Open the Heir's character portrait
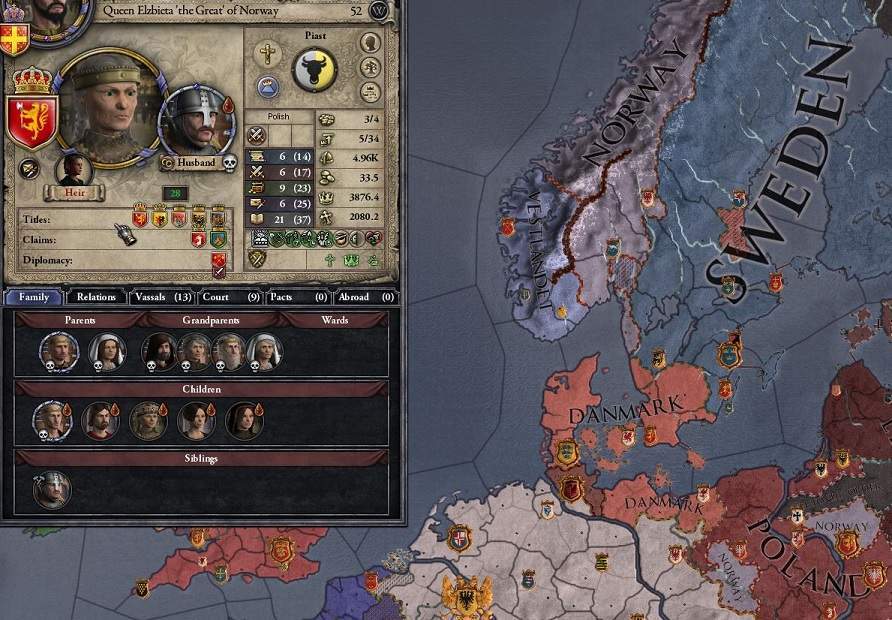892x620 pixels. point(74,170)
